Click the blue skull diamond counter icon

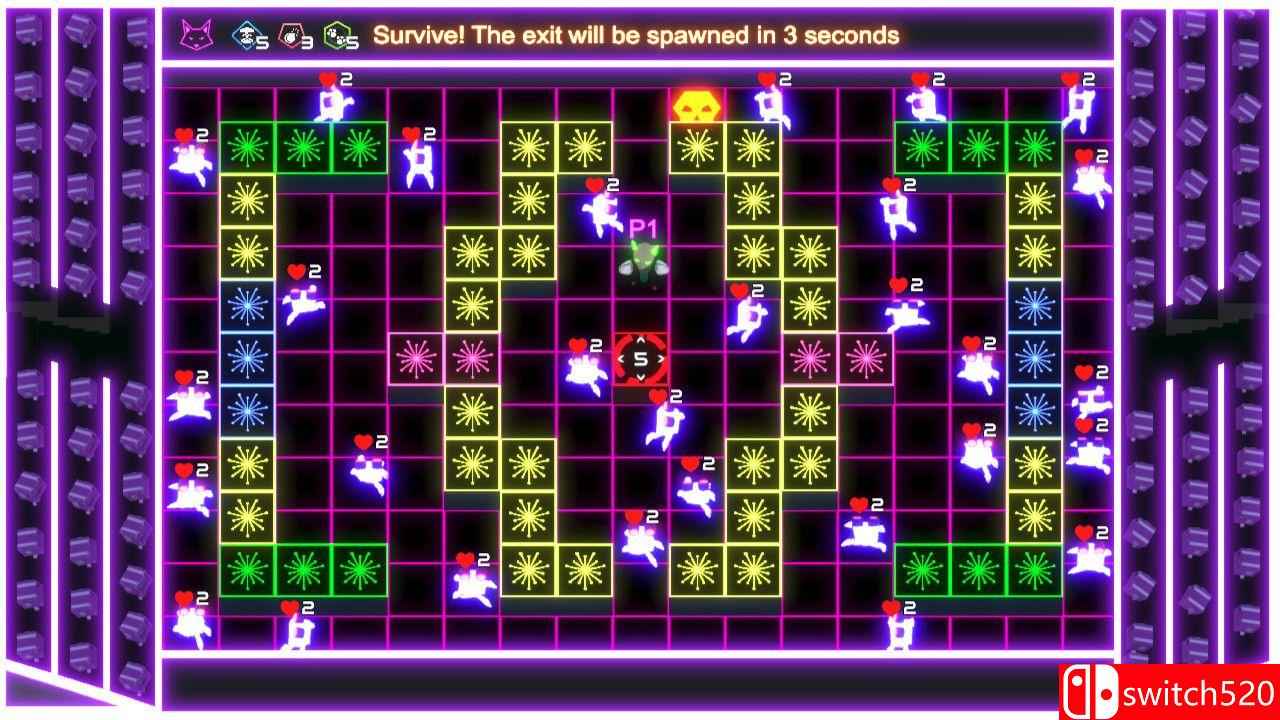point(245,35)
